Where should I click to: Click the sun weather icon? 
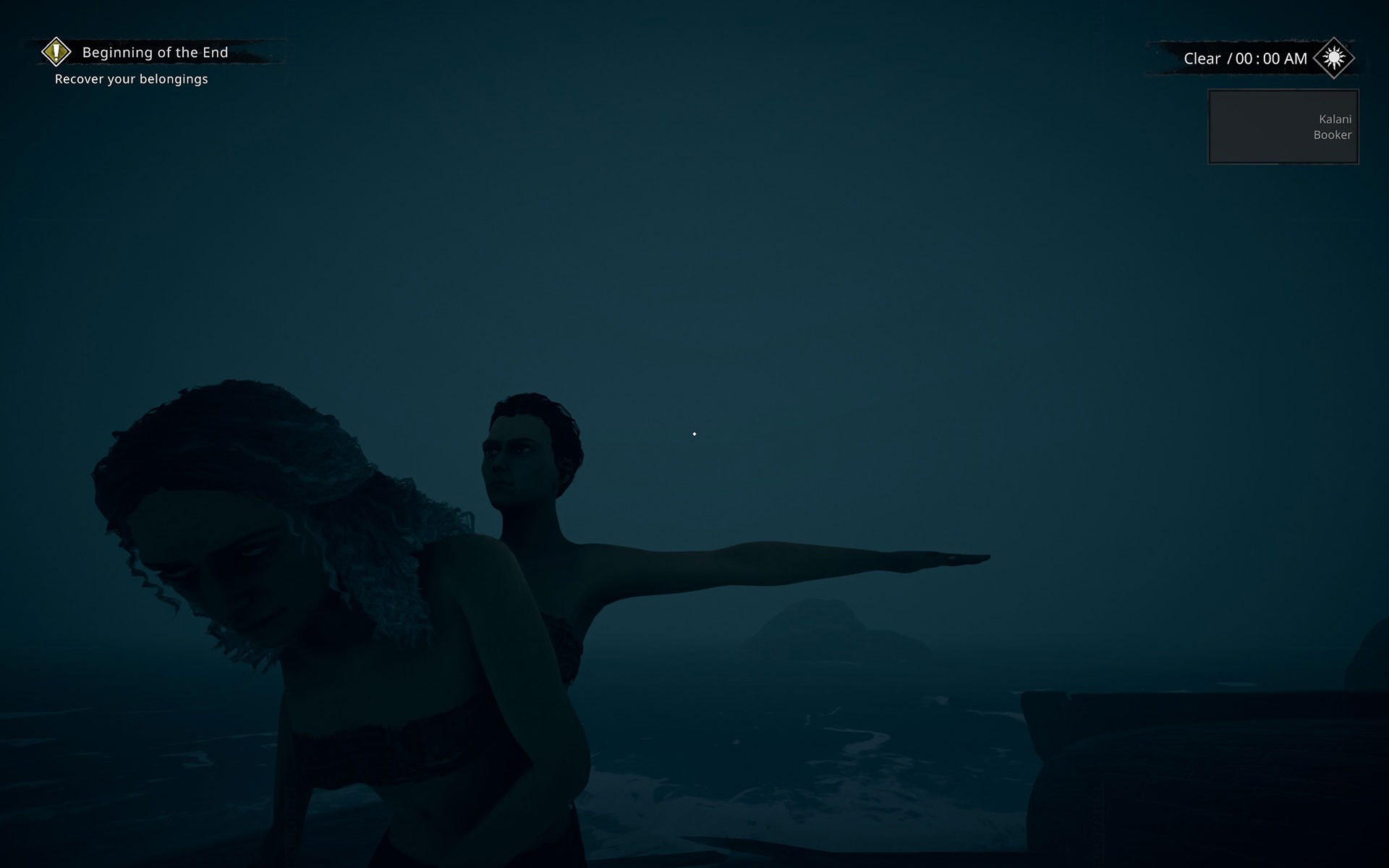pos(1334,58)
